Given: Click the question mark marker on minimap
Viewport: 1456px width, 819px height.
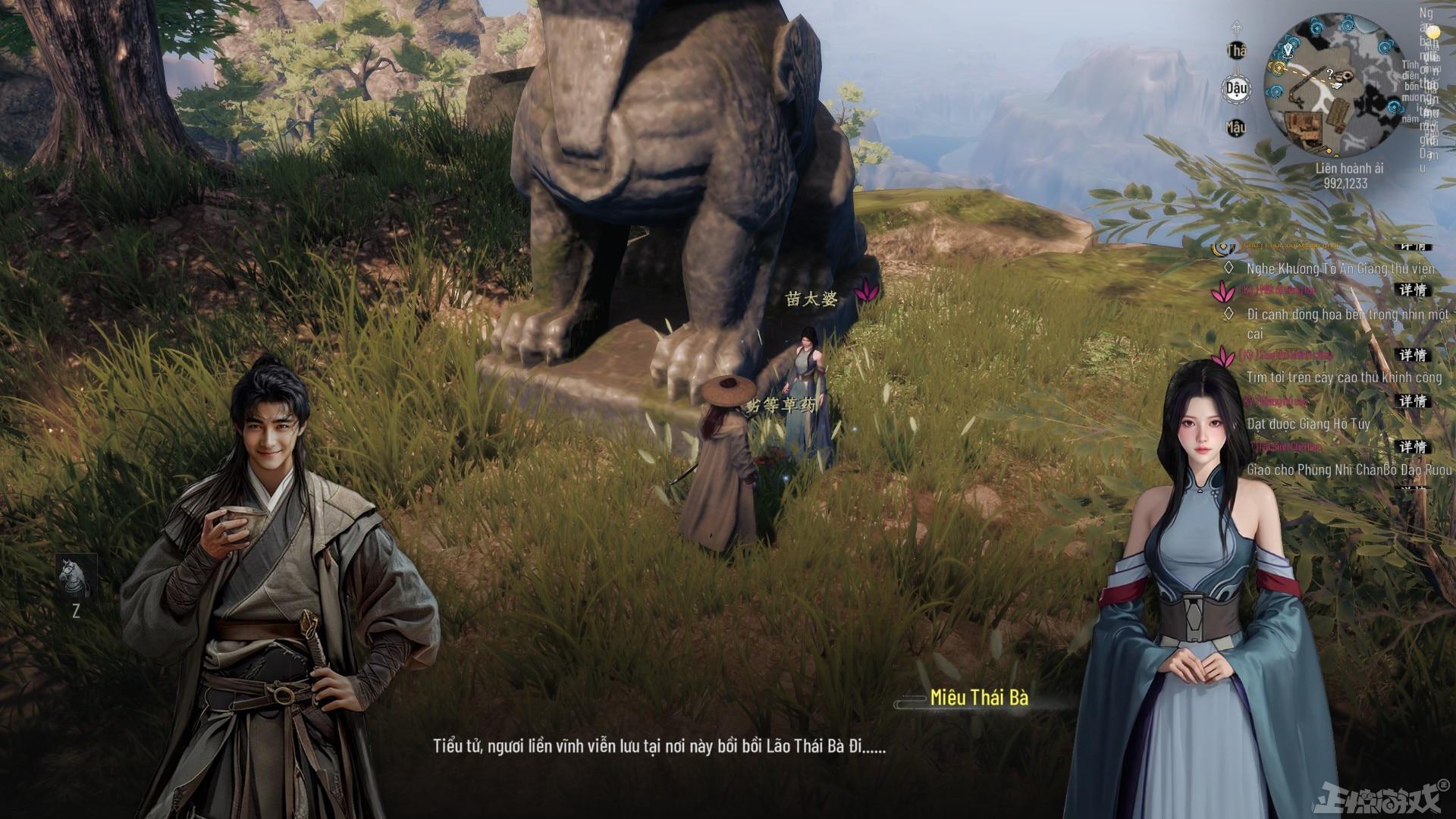Looking at the screenshot, I should (1330, 73).
